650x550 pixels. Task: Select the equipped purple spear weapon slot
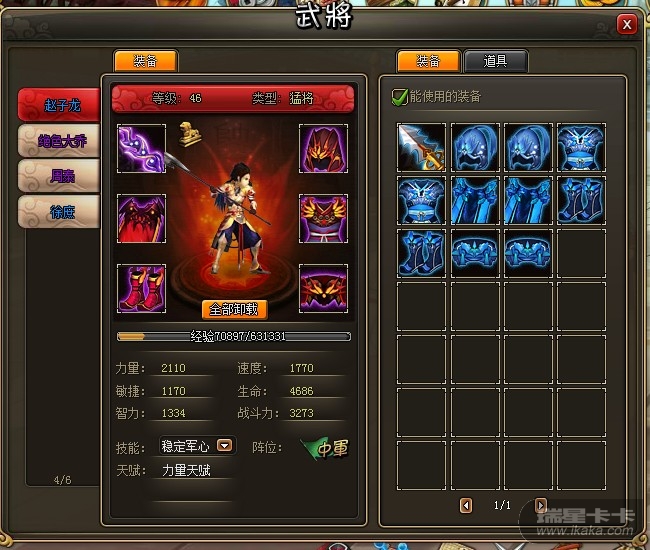click(141, 149)
